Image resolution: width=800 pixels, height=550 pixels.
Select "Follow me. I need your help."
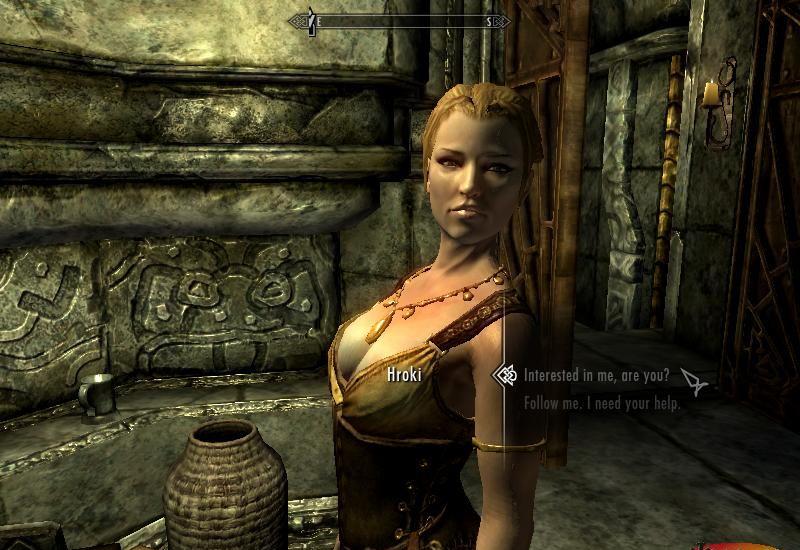[x=602, y=404]
